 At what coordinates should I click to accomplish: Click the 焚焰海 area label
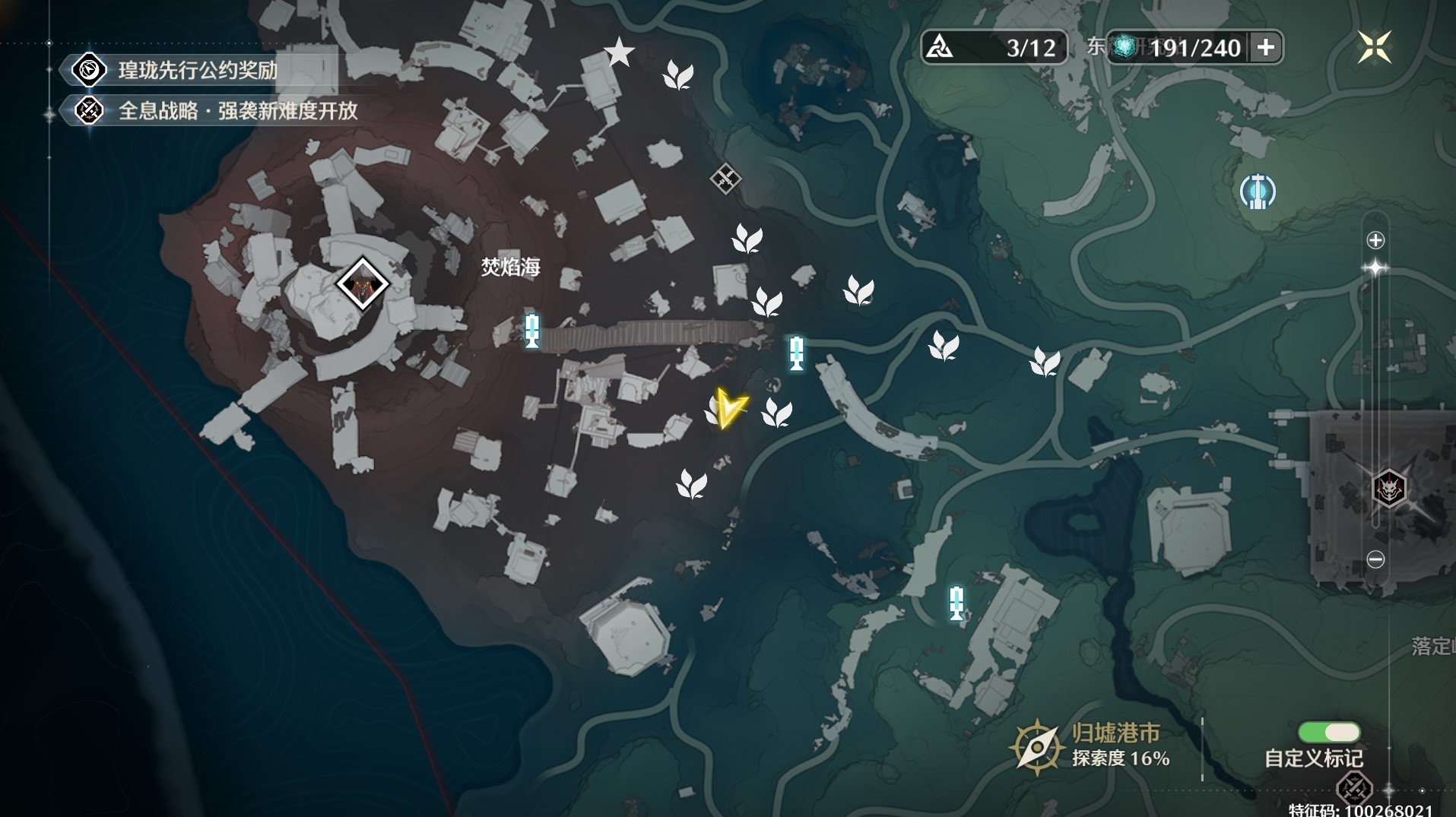510,267
